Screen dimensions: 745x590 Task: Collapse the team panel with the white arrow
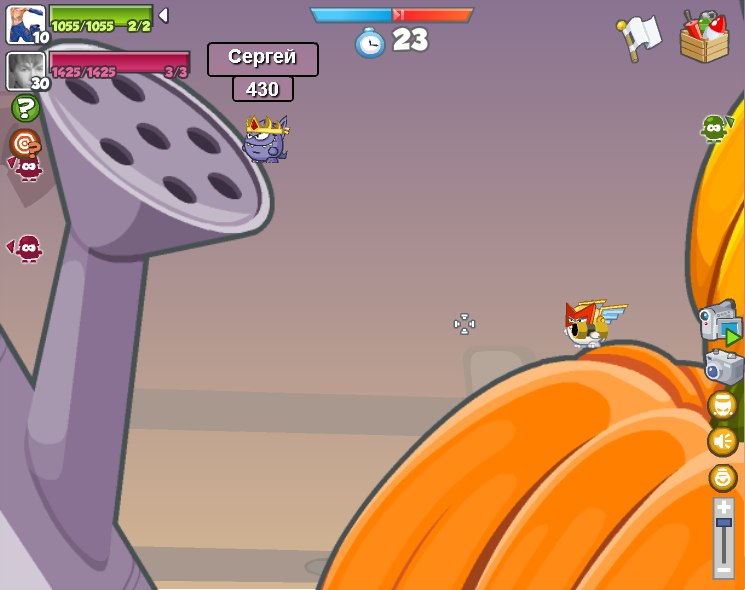[x=163, y=15]
